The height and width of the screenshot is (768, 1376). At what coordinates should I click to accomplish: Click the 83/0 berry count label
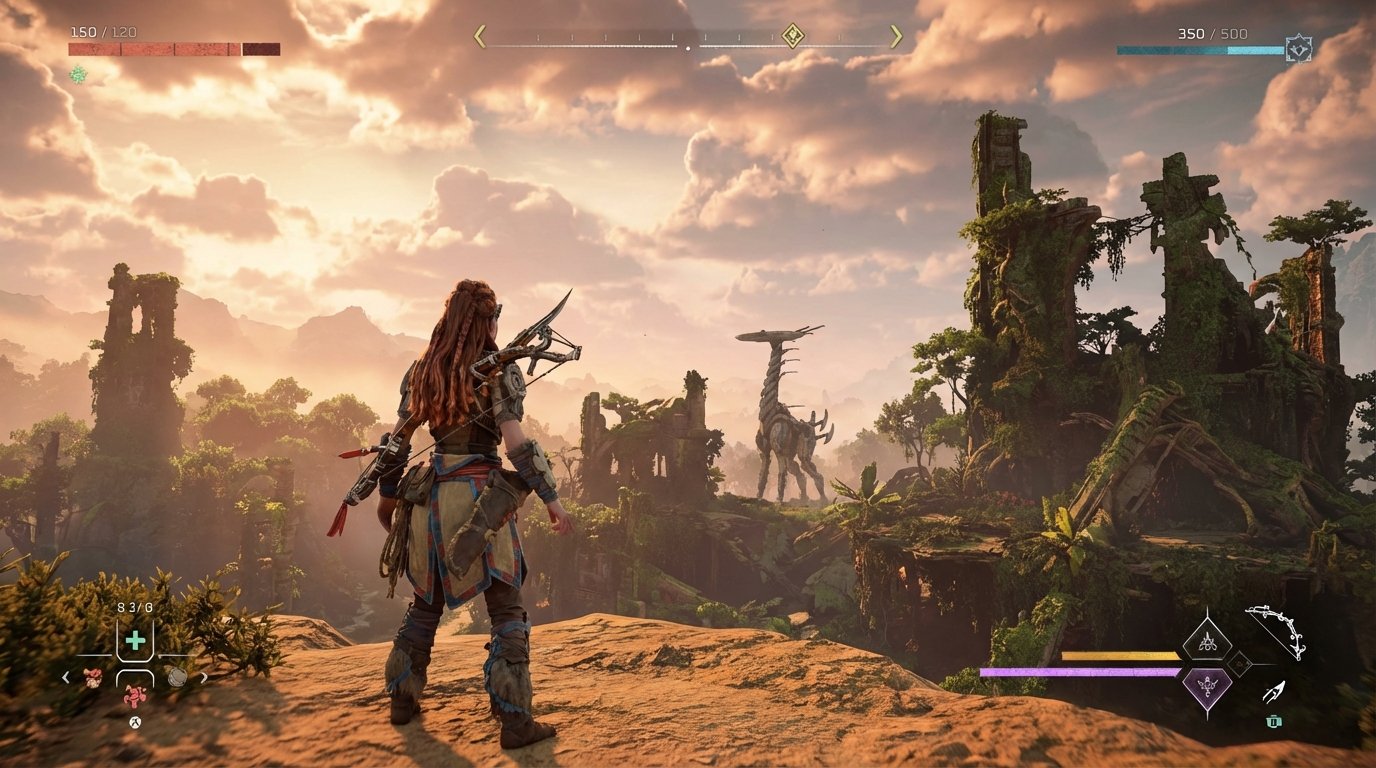point(134,606)
